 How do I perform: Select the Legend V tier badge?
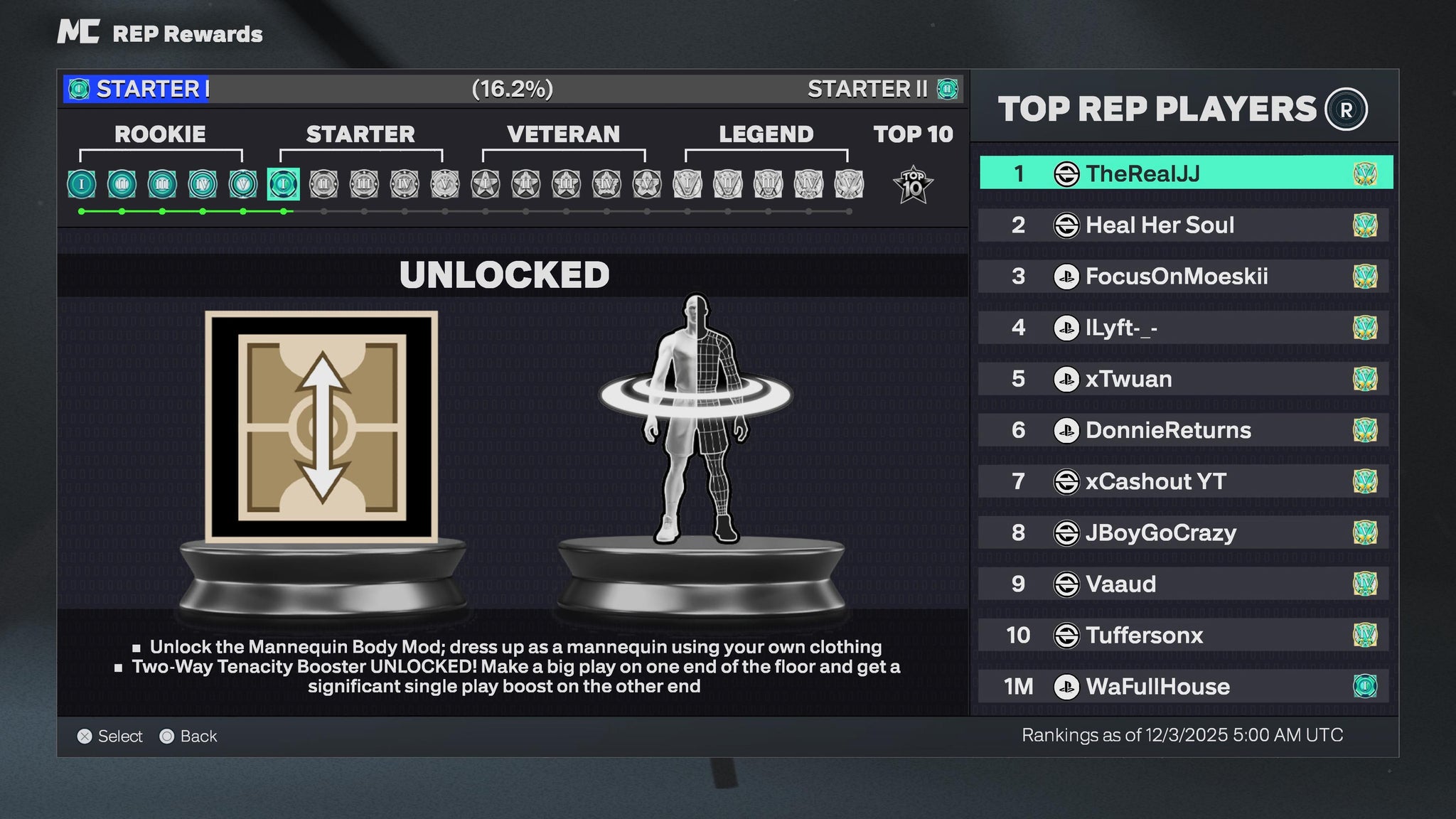[x=849, y=184]
